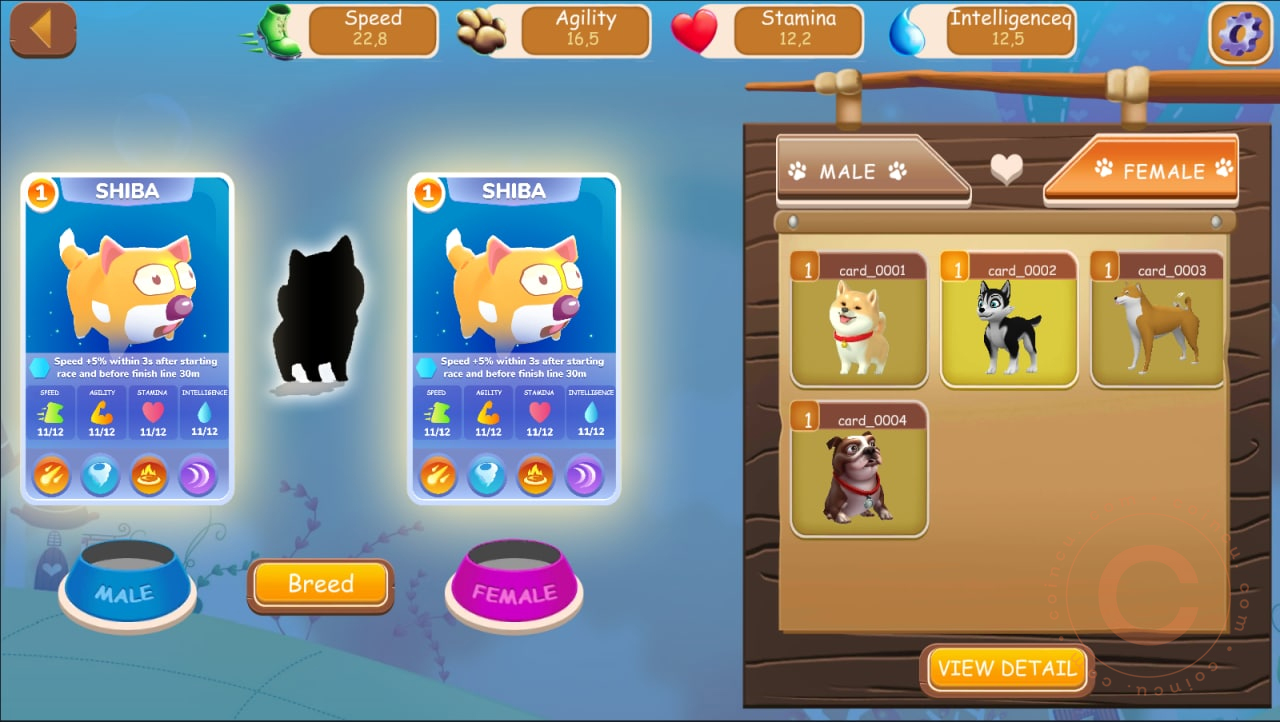The height and width of the screenshot is (722, 1280).
Task: Pick the card_0003 tan dog
Action: pos(1158,320)
